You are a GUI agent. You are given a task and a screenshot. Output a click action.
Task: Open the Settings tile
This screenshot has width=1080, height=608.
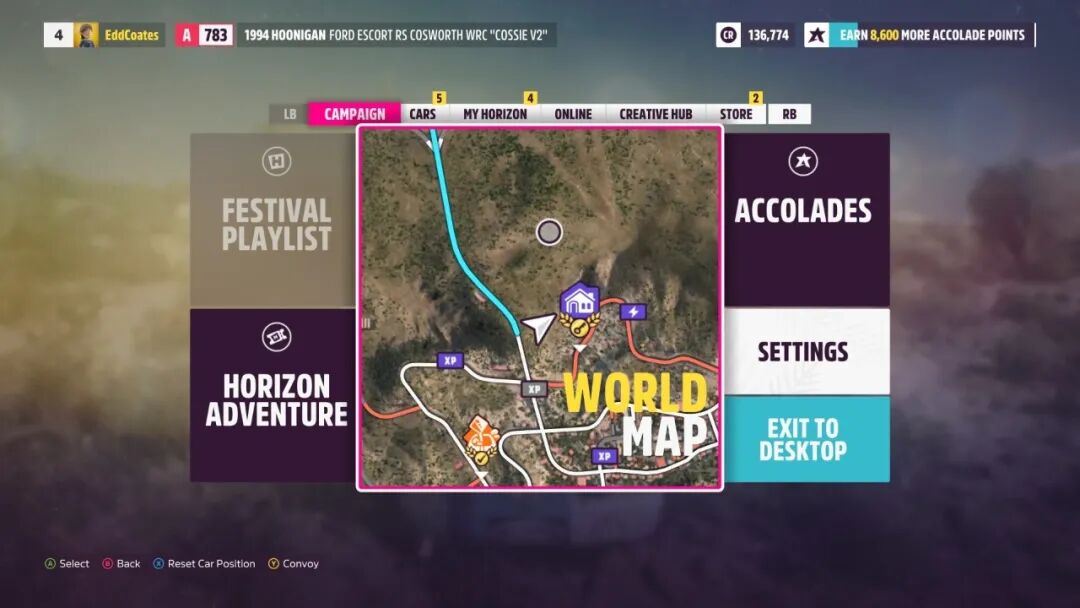tap(804, 351)
